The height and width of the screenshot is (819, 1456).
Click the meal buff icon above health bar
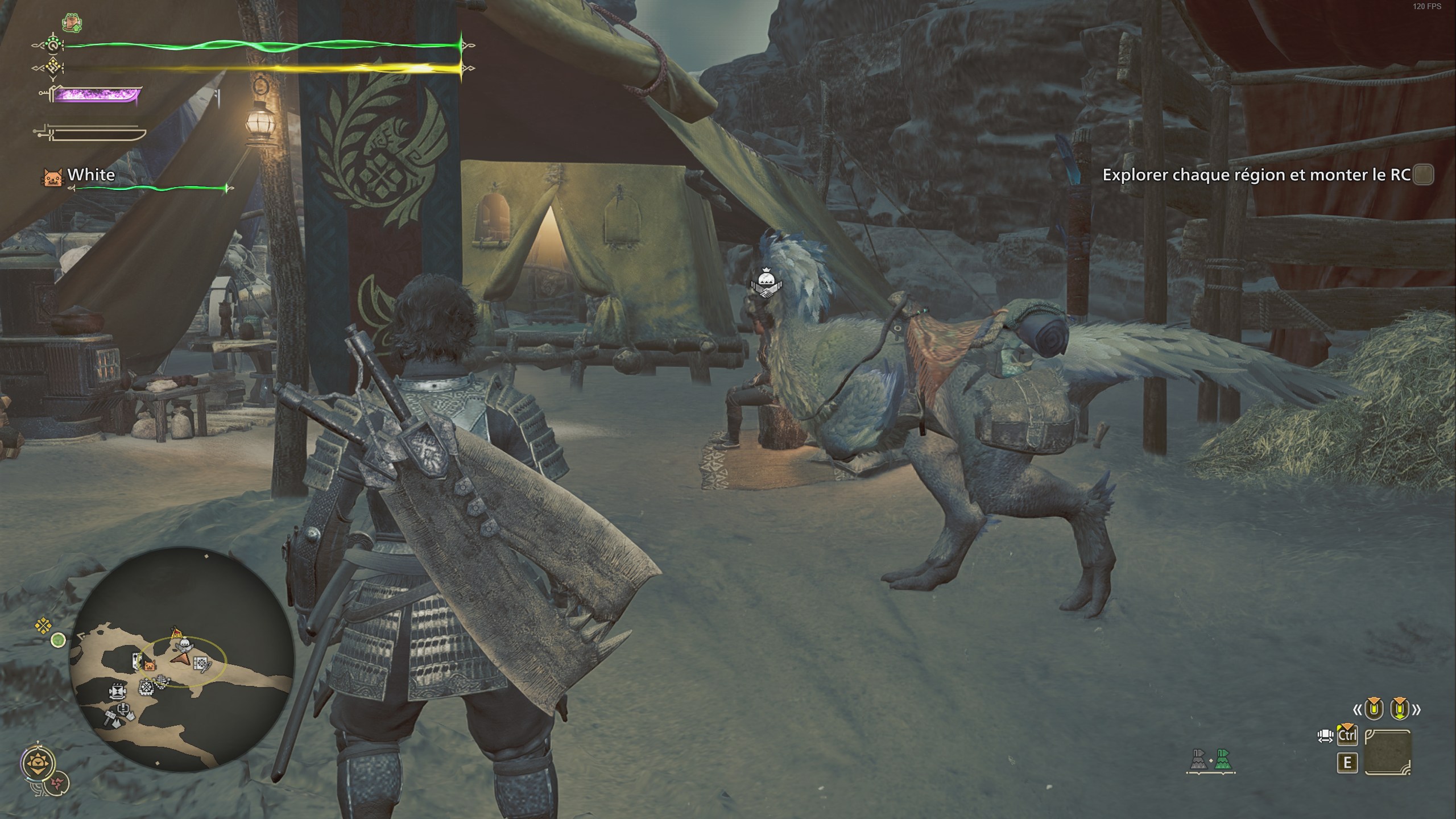coord(71,22)
